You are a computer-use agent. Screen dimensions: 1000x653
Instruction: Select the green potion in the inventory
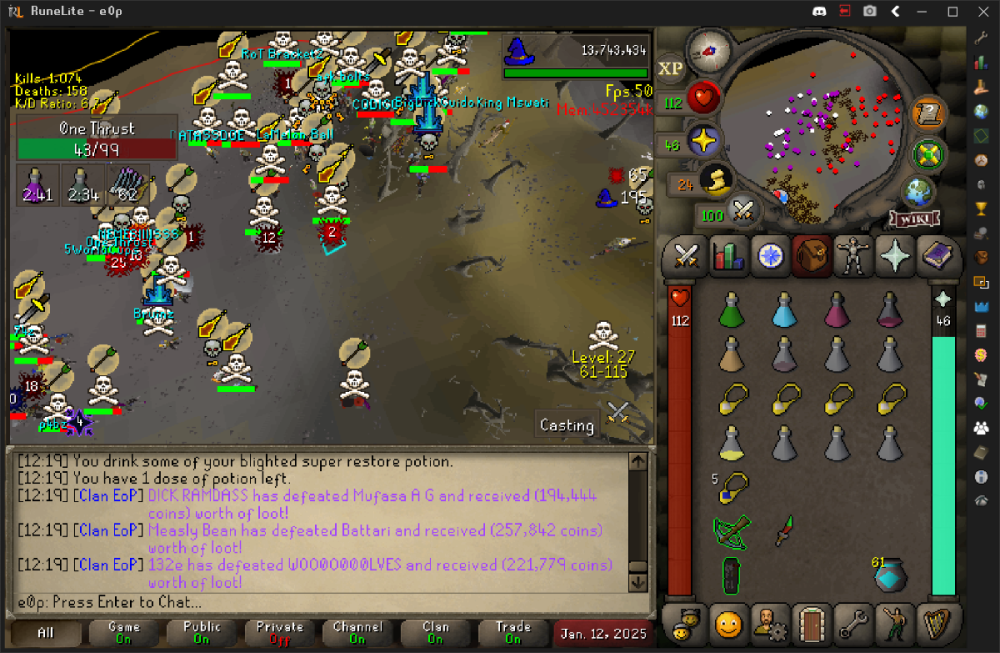733,311
